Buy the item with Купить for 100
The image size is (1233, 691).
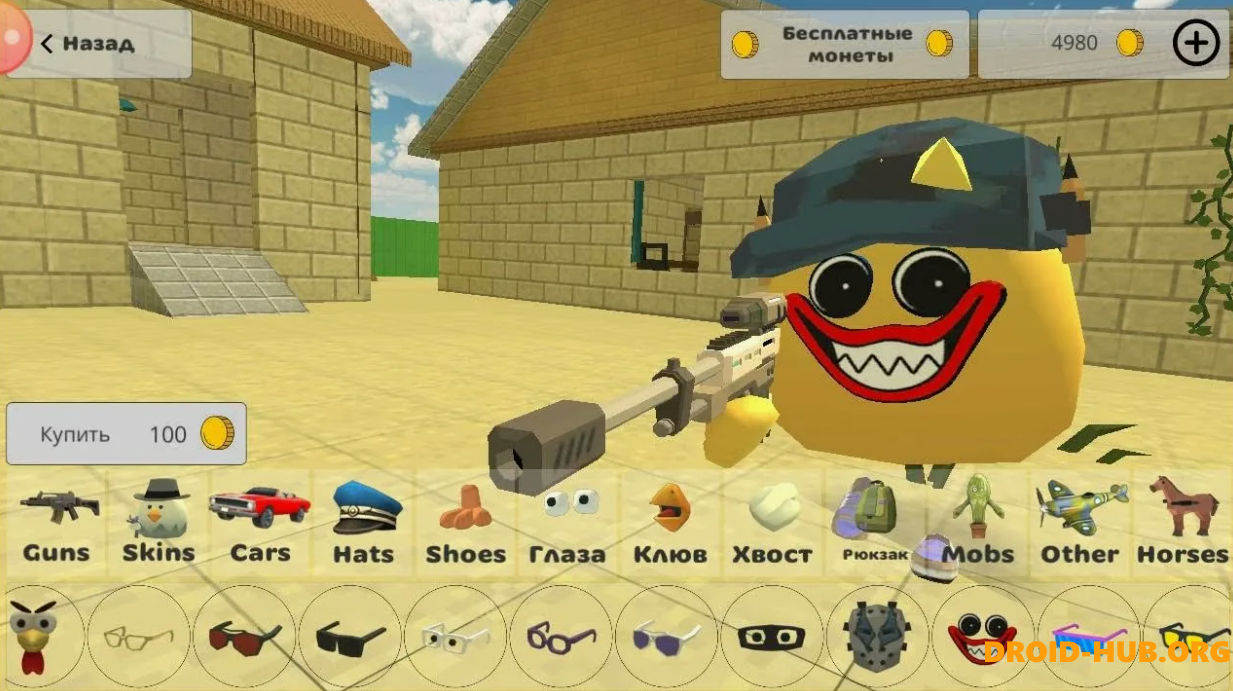coord(126,434)
